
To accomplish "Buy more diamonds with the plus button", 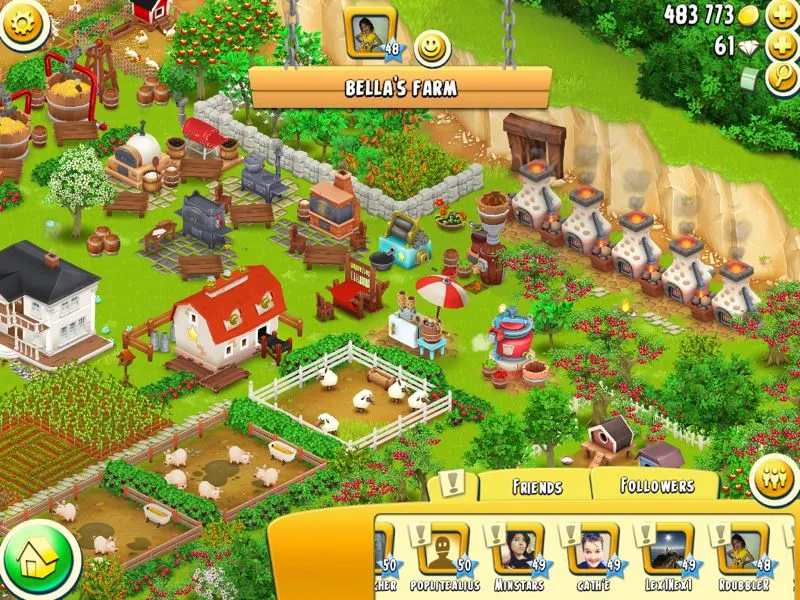I will pyautogui.click(x=781, y=47).
